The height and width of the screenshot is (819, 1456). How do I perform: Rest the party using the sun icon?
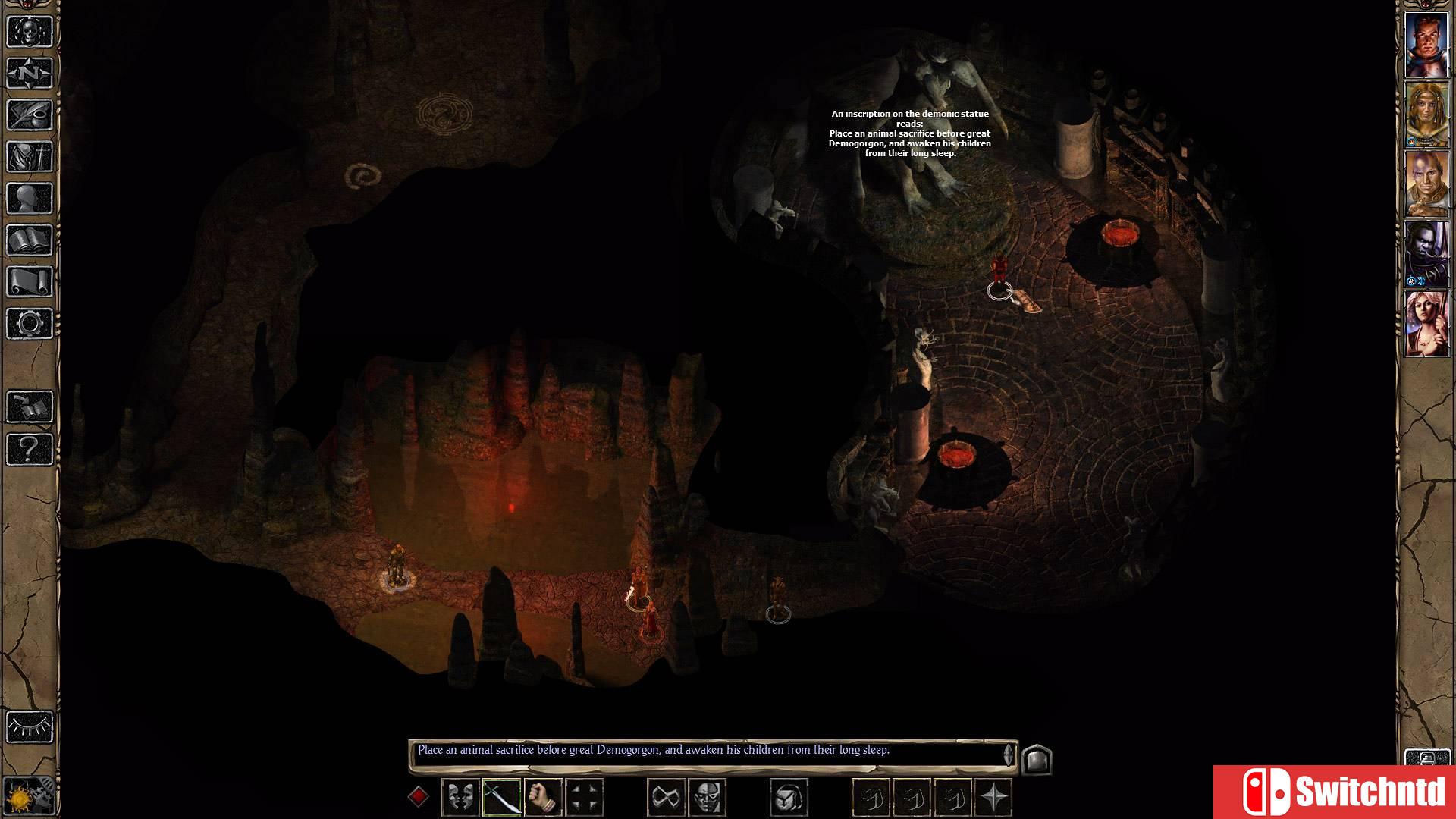29,795
